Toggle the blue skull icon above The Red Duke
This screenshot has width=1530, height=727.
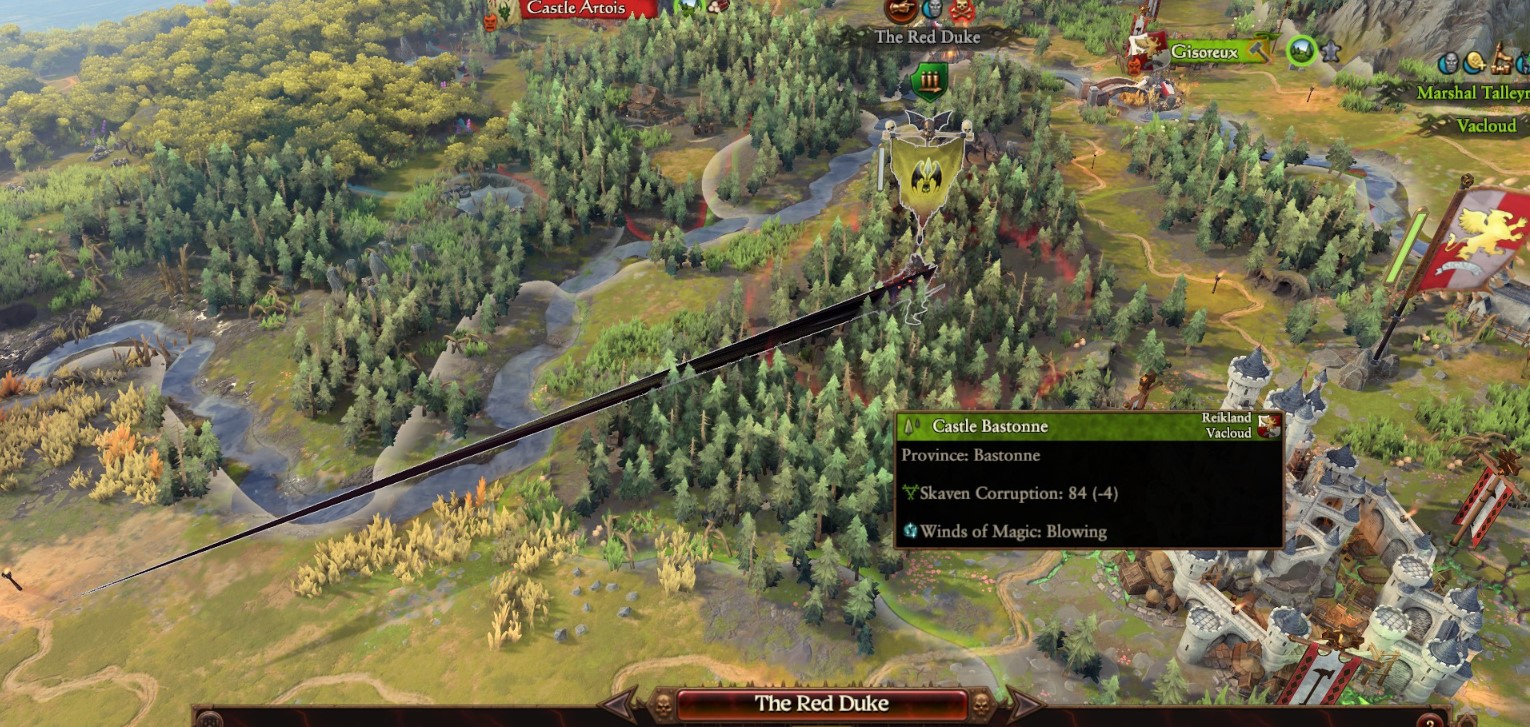point(931,9)
